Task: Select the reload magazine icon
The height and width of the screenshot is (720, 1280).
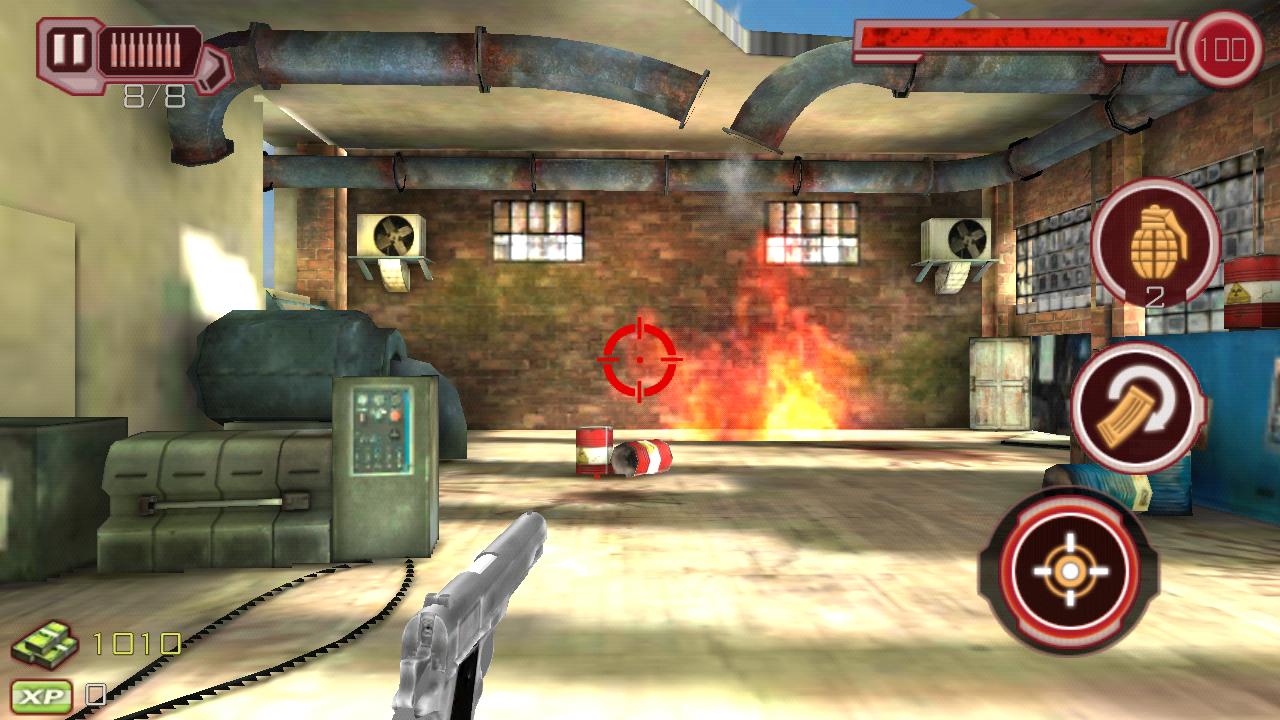Action: click(x=1139, y=402)
